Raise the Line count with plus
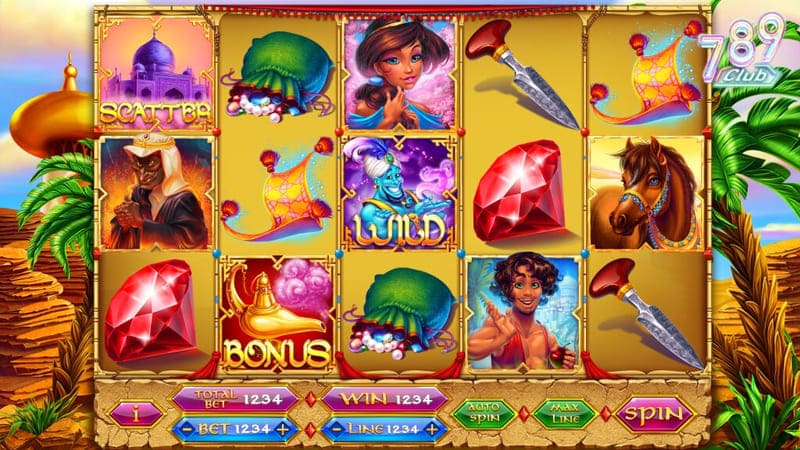This screenshot has width=800, height=450. pyautogui.click(x=433, y=428)
